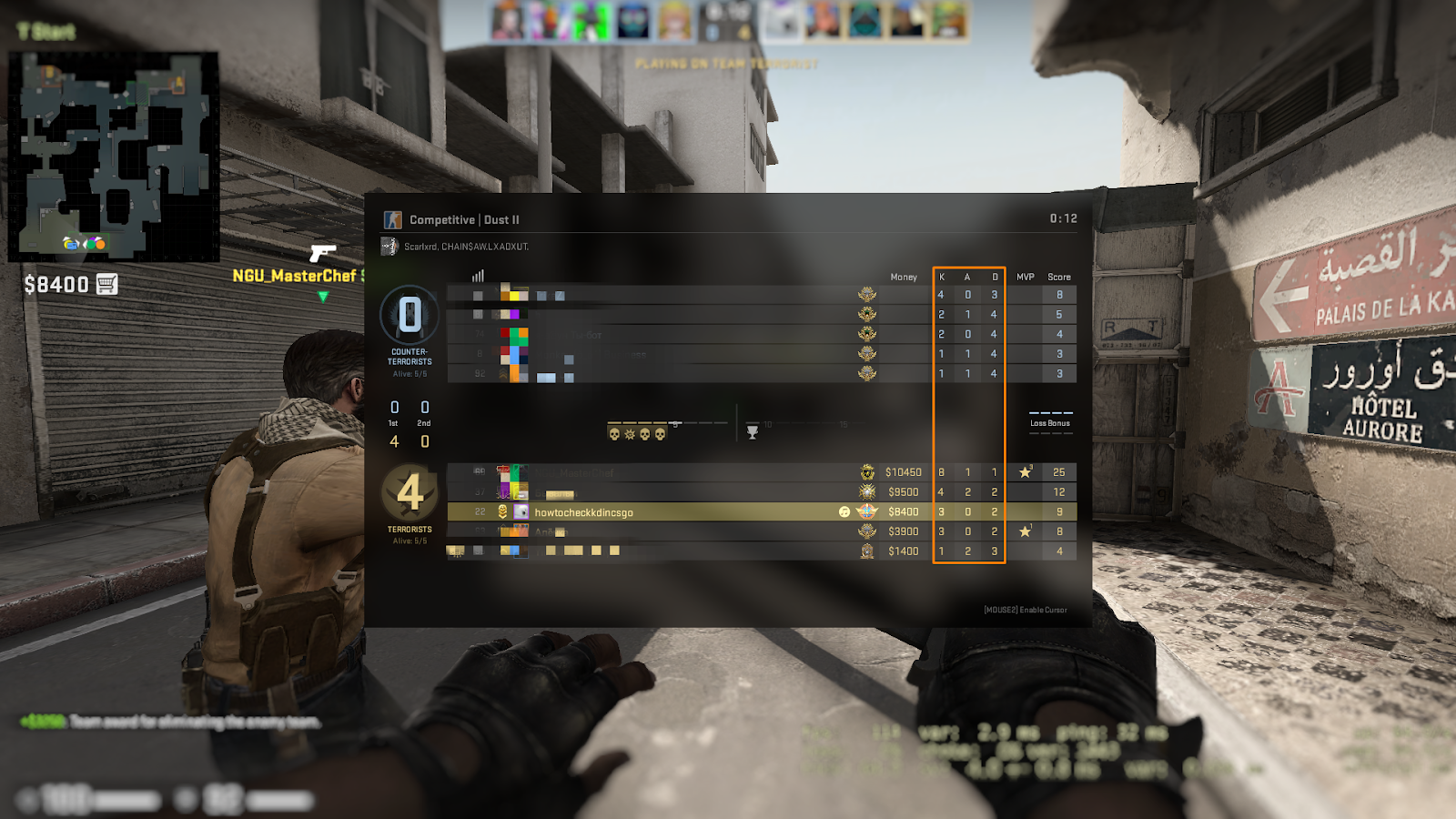
Task: Click the pistol icon above NGU_MasterChef's name
Action: 323,253
